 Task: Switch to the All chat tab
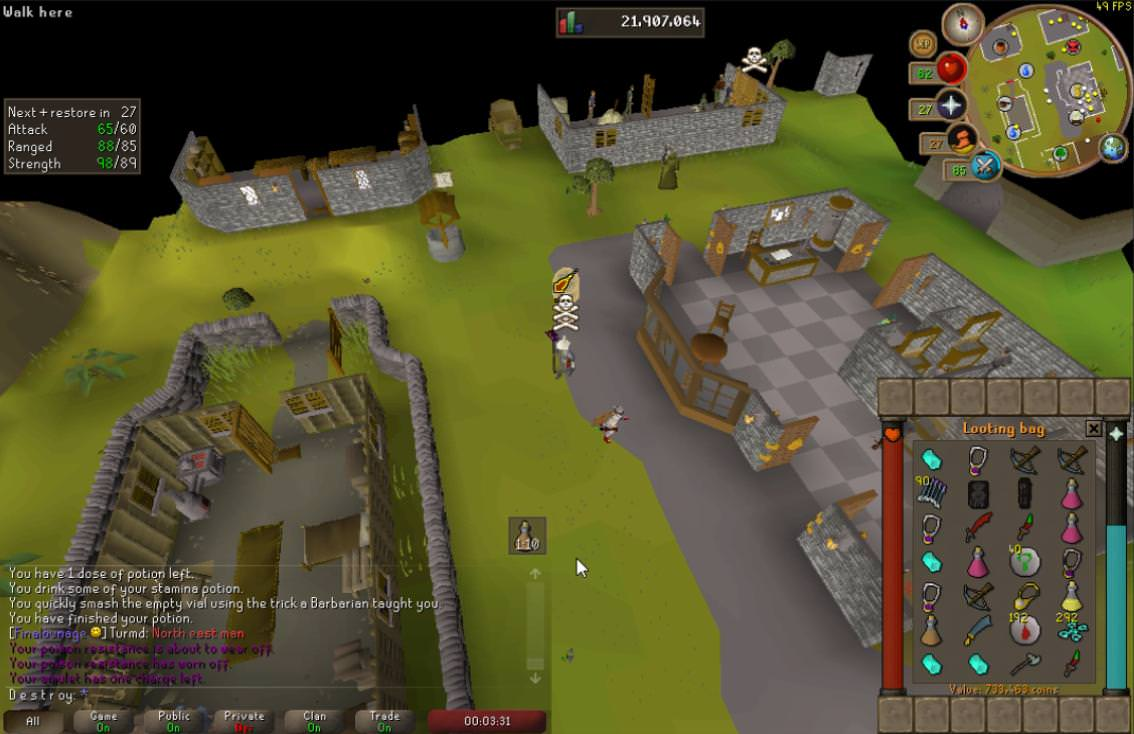tap(33, 721)
